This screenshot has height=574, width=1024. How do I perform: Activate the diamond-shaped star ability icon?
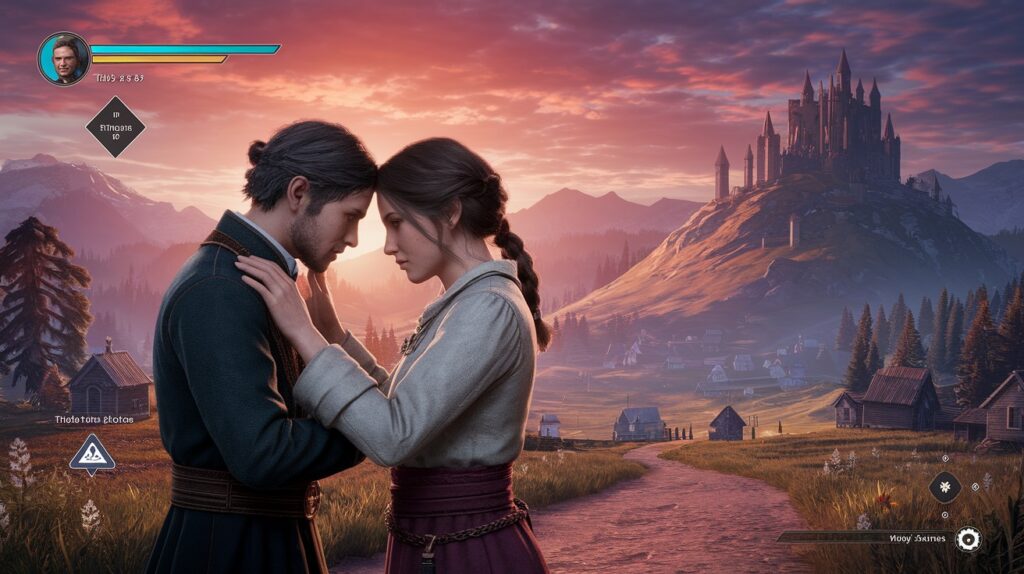pos(945,487)
